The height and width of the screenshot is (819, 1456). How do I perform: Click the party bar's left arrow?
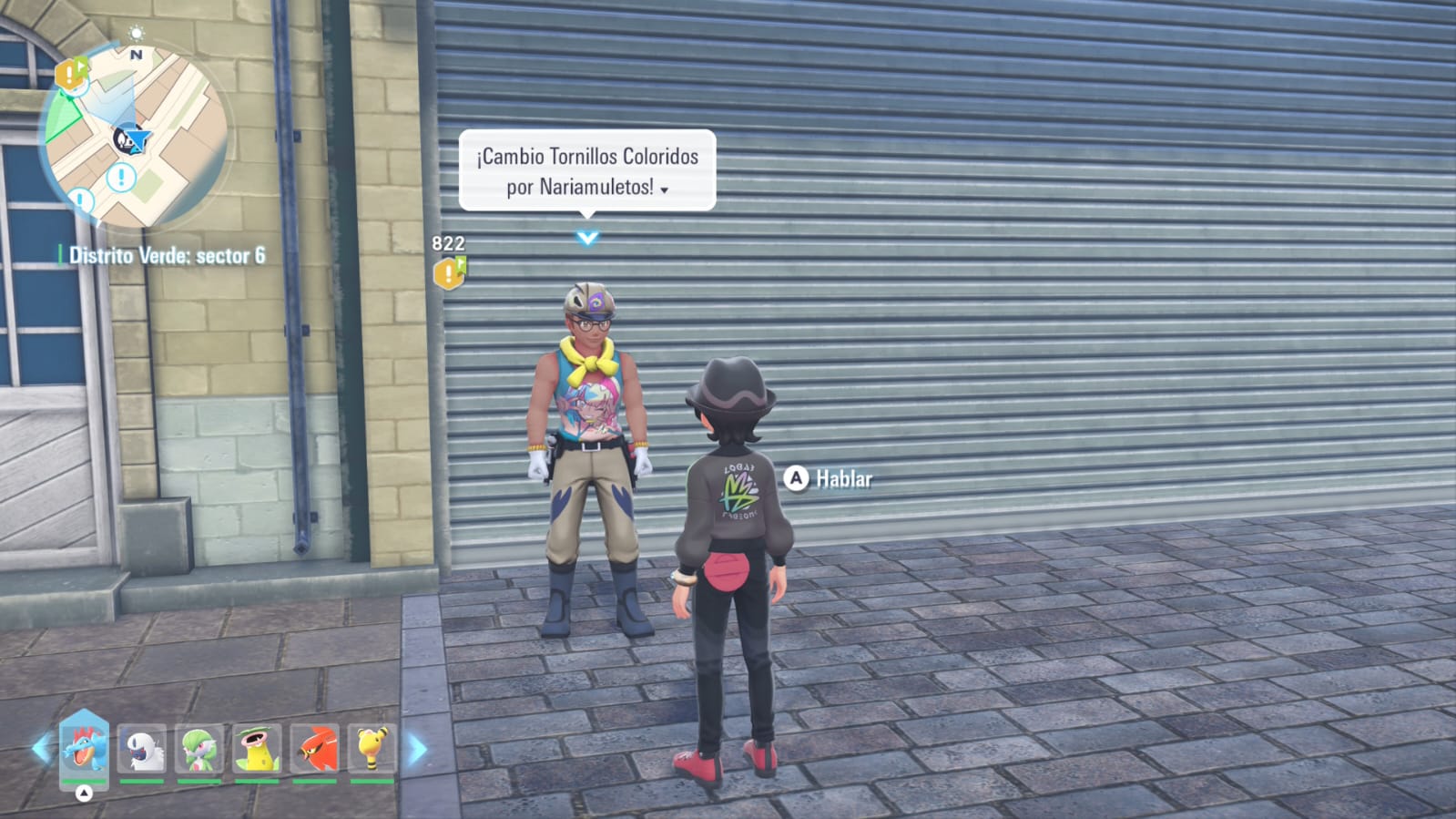coord(41,749)
